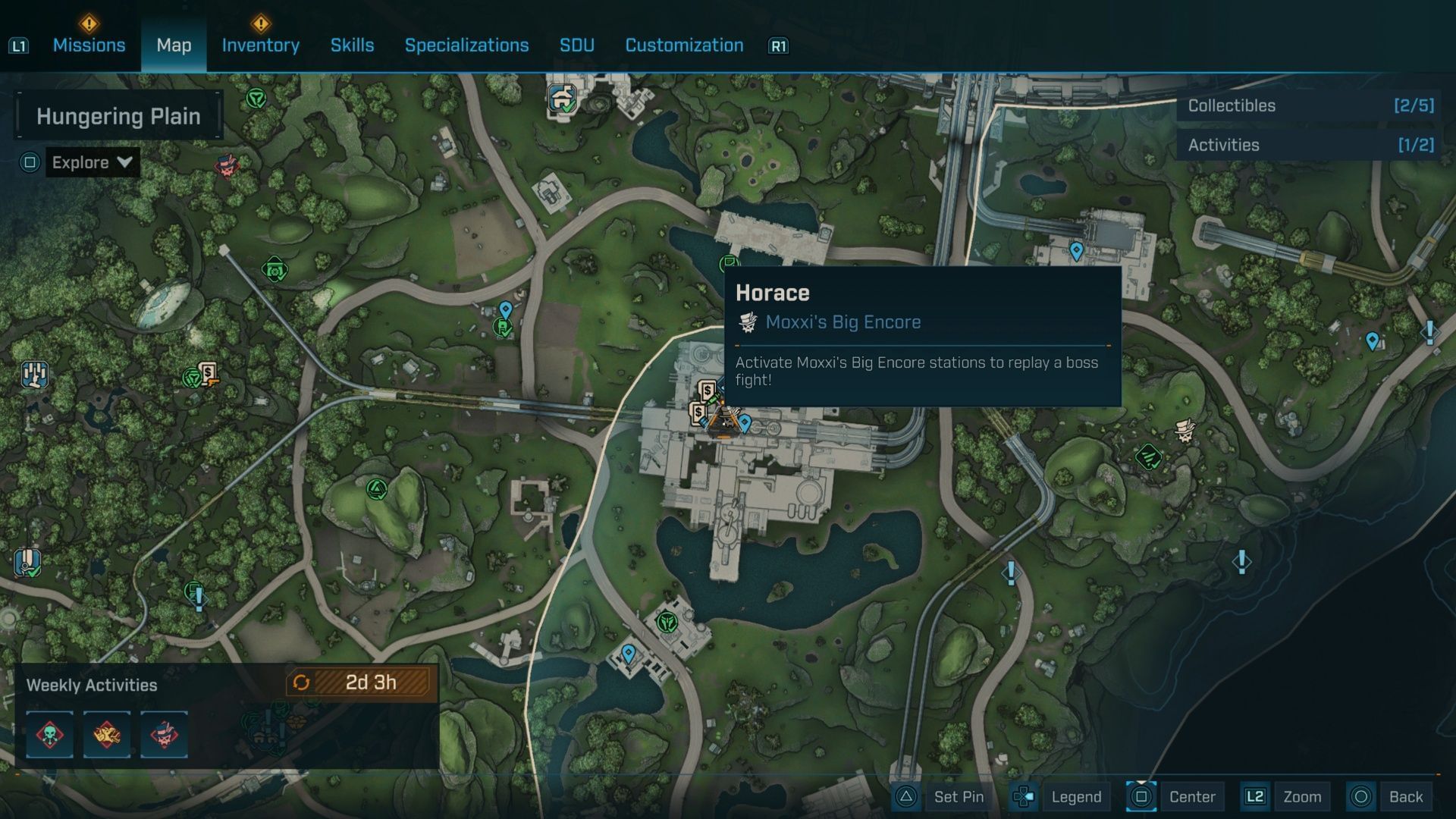Viewport: 1456px width, 819px height.
Task: Open the SDU tab
Action: [576, 45]
